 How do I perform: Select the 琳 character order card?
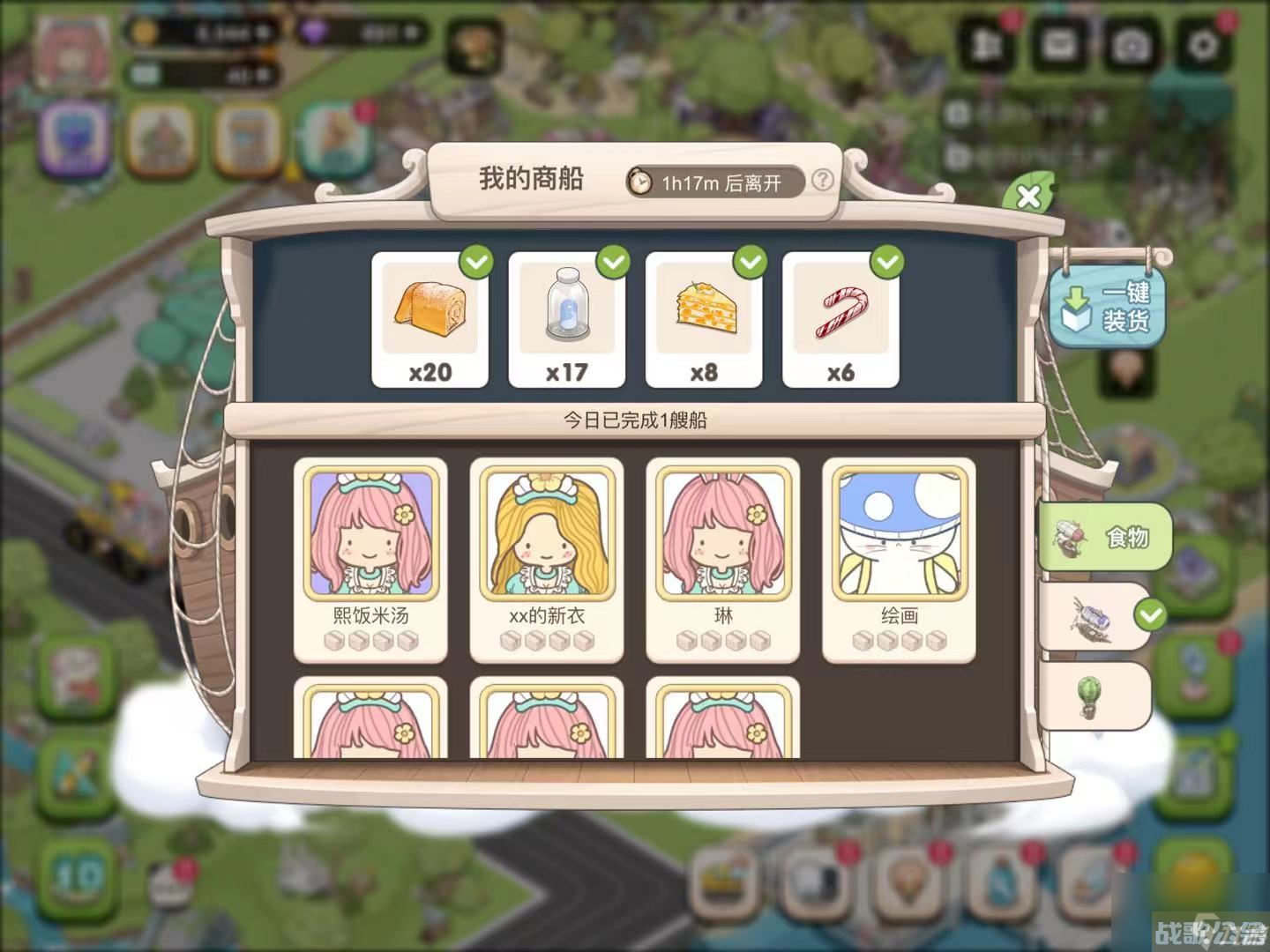tap(723, 555)
